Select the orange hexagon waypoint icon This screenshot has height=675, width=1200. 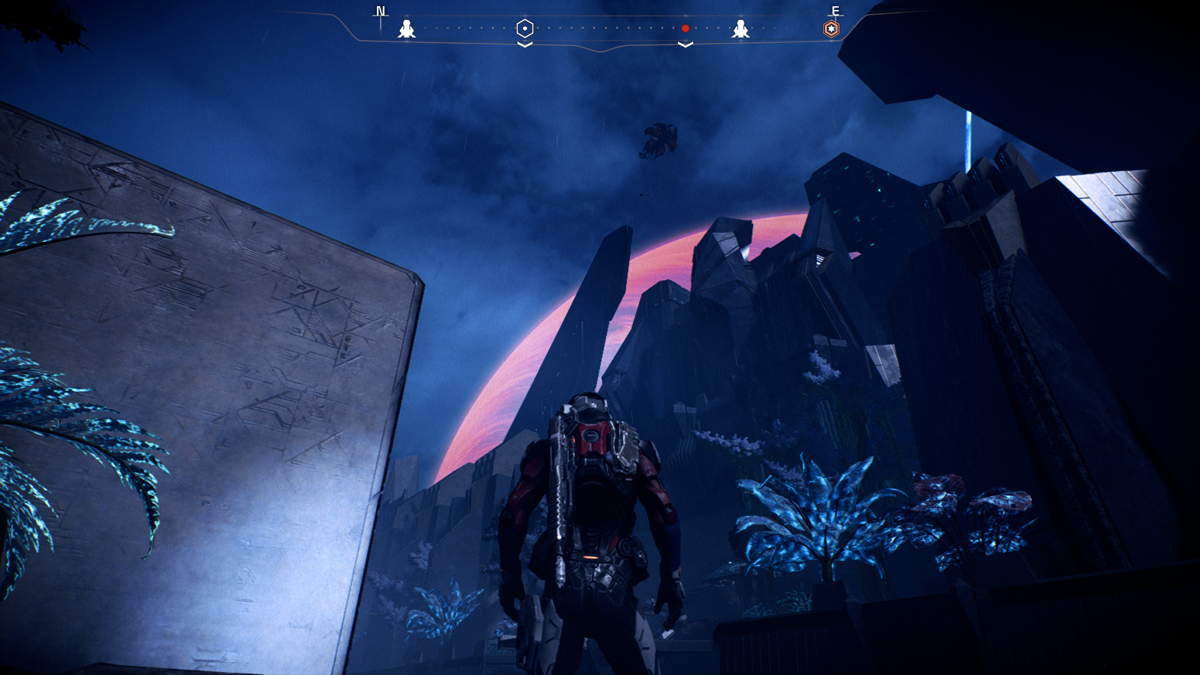point(831,29)
